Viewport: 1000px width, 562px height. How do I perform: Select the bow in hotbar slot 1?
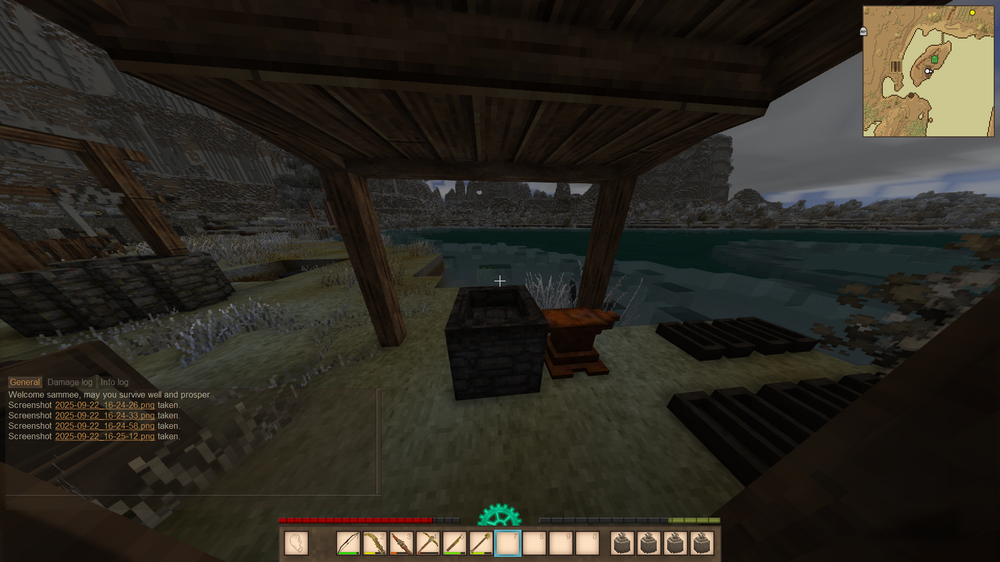348,543
